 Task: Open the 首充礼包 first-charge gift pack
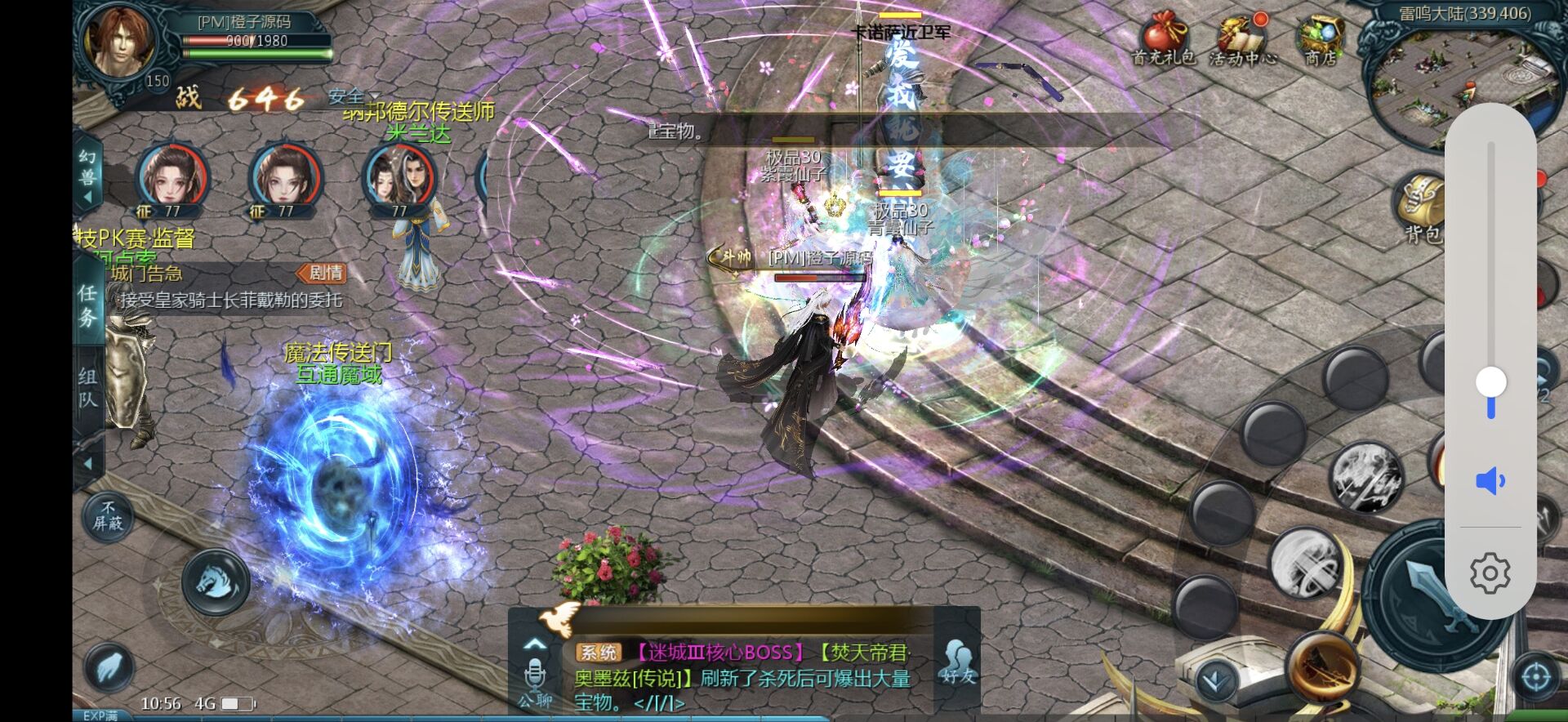[1163, 37]
